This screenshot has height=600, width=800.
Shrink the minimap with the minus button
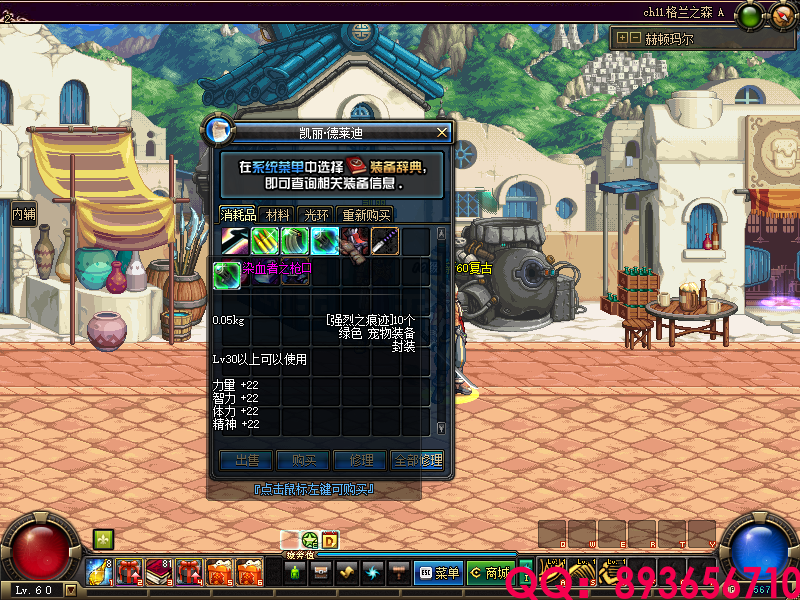[x=634, y=38]
